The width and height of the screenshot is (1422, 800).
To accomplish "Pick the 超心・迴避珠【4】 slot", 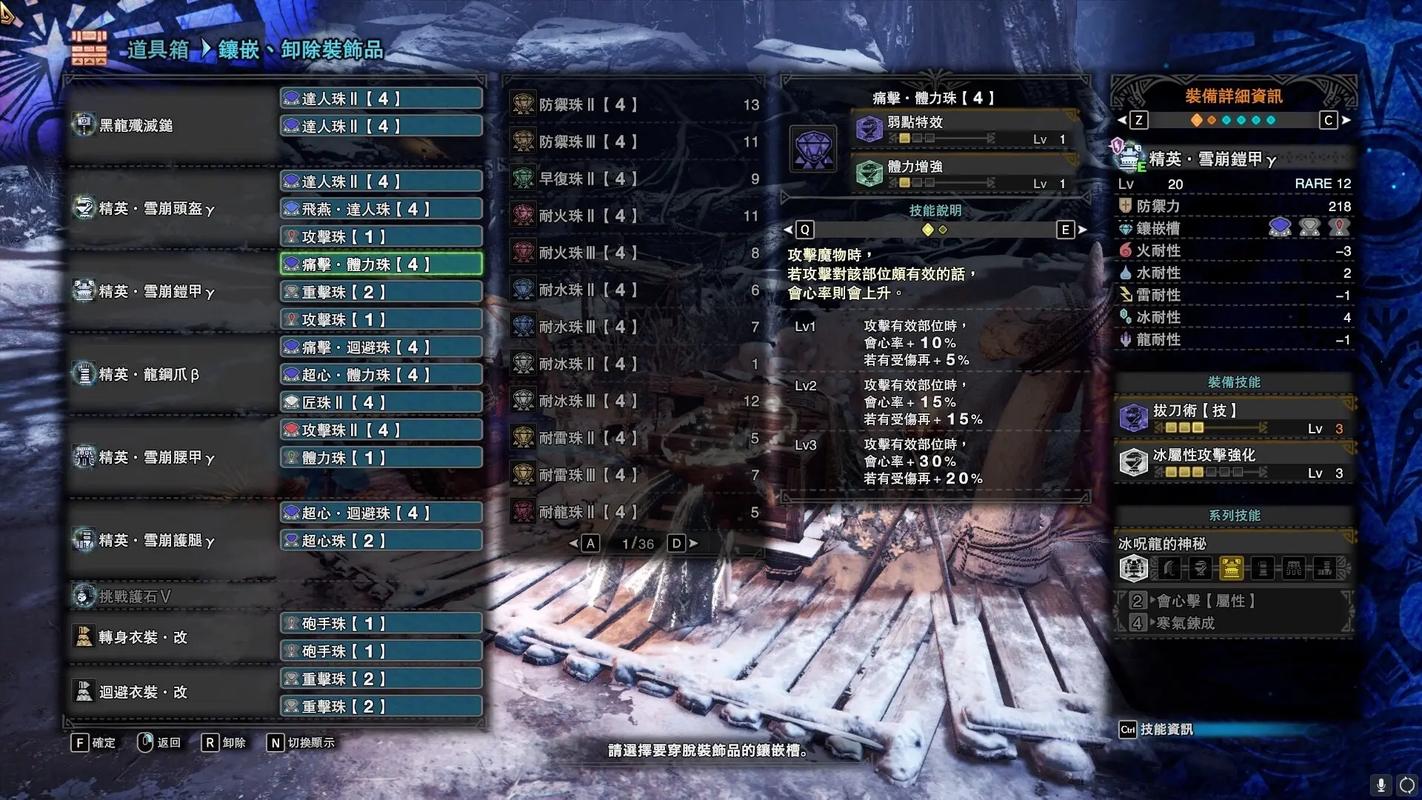I will pos(381,513).
